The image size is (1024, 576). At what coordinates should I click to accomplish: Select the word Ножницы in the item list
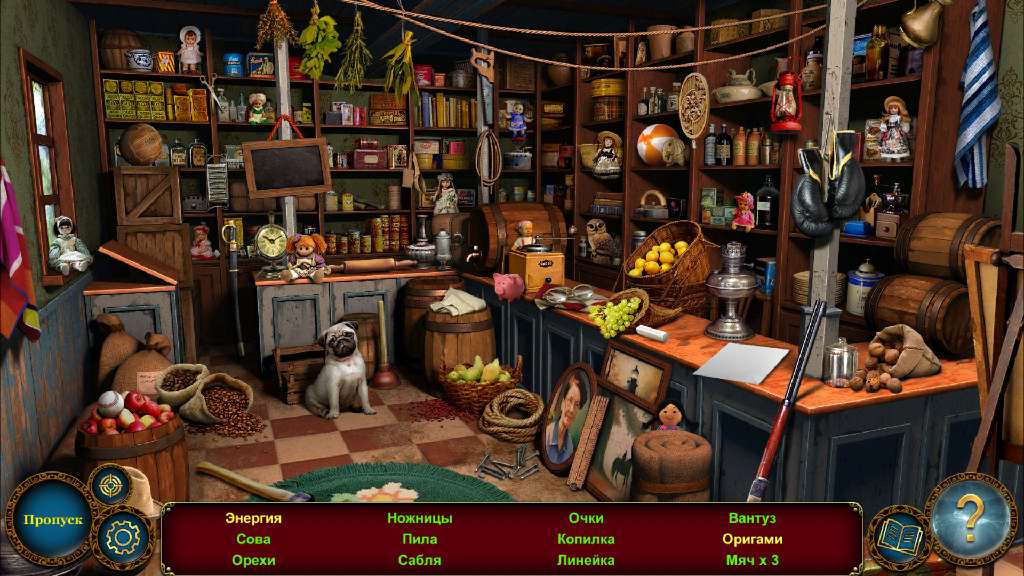[x=420, y=518]
